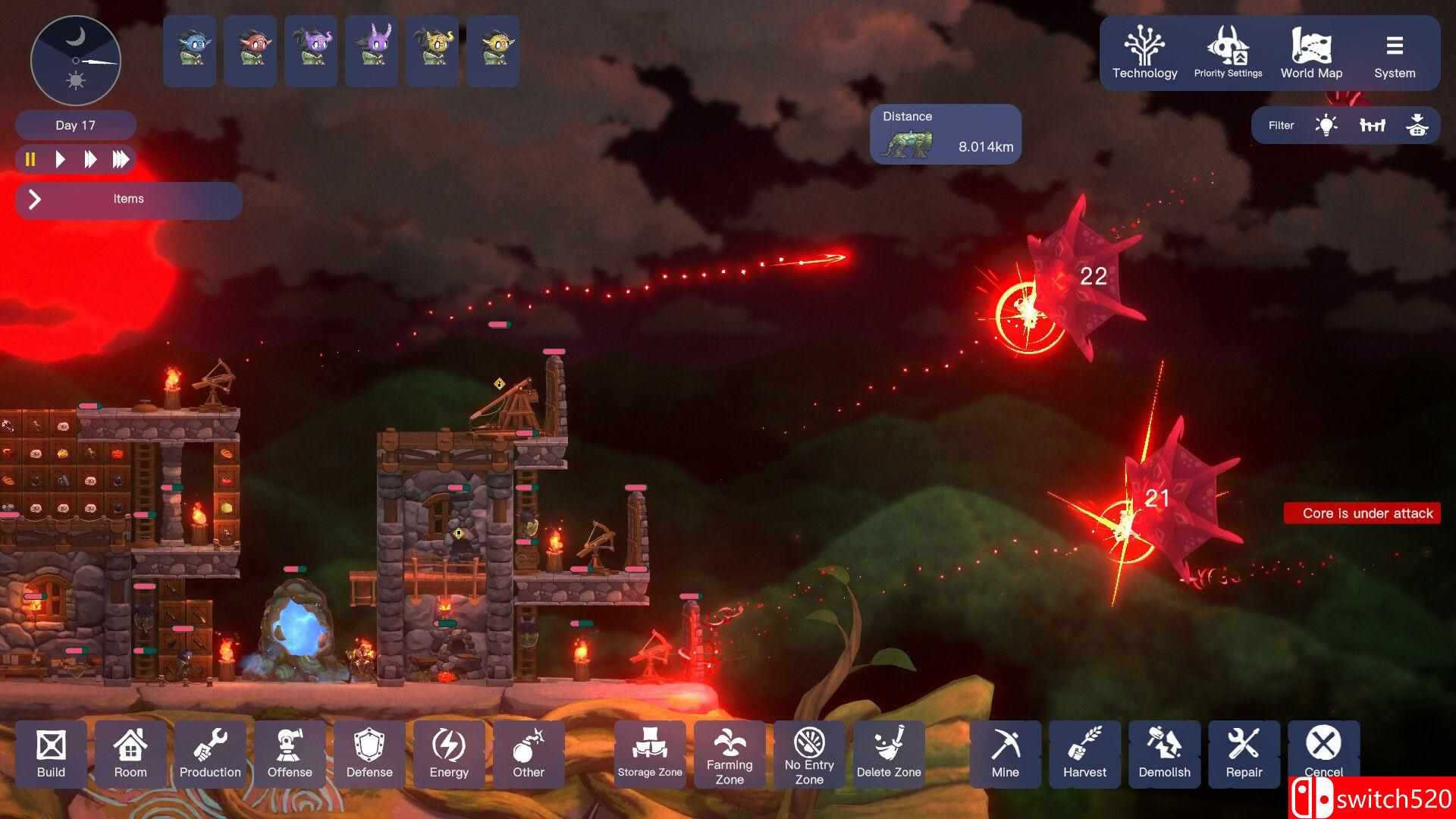The height and width of the screenshot is (819, 1456).
Task: Open the Technology tree
Action: tap(1144, 53)
